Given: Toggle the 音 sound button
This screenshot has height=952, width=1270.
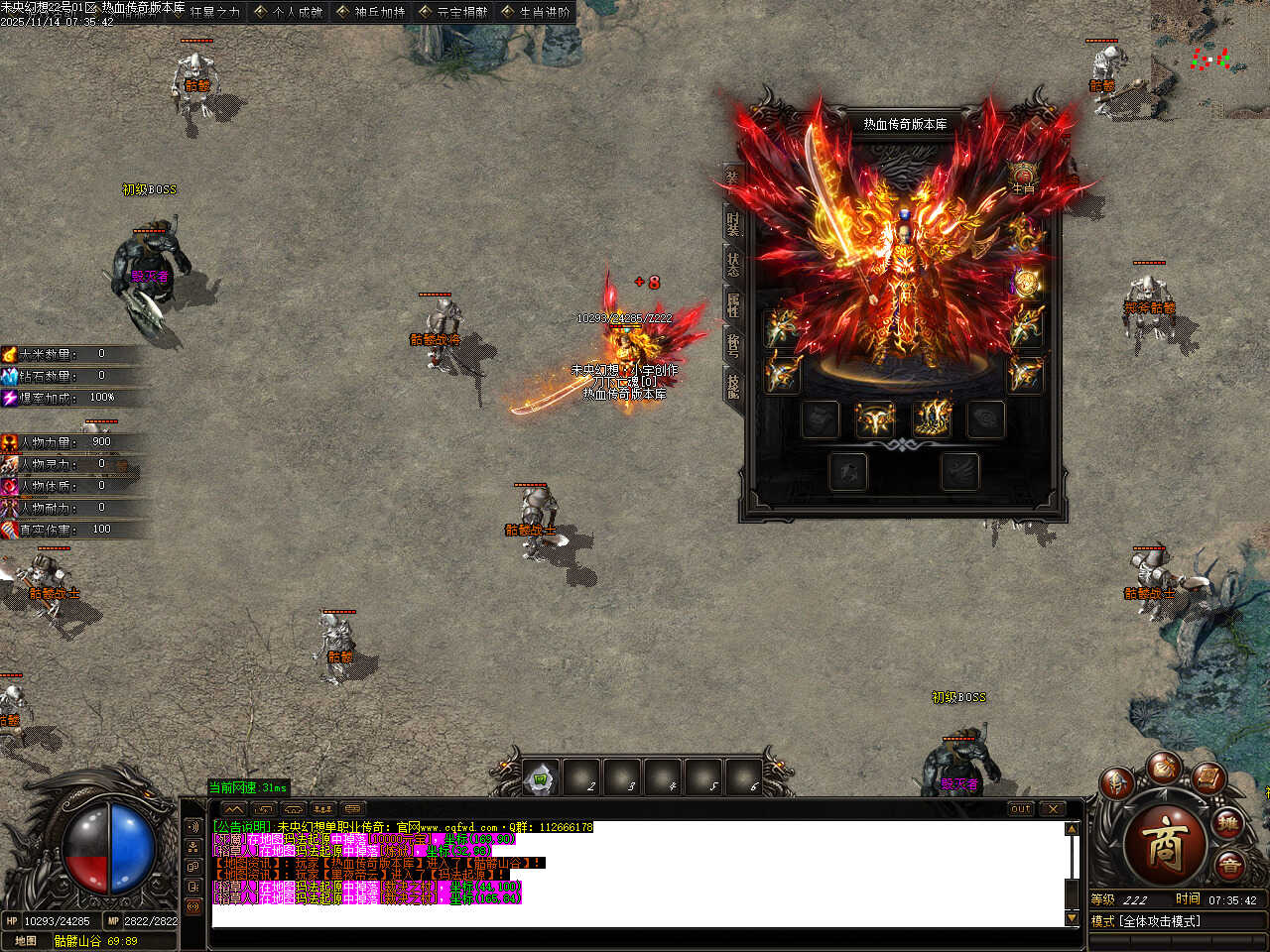Looking at the screenshot, I should pyautogui.click(x=1229, y=866).
